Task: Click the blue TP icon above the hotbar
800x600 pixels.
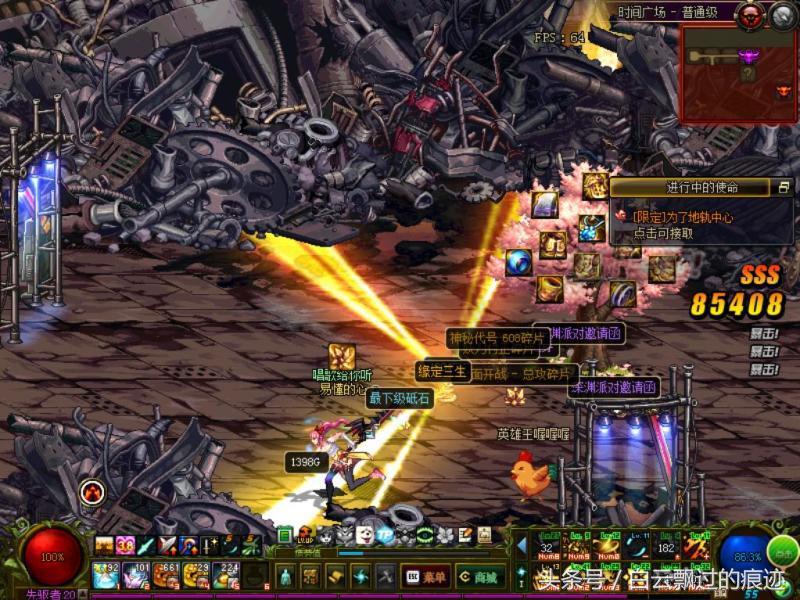Action: point(386,535)
